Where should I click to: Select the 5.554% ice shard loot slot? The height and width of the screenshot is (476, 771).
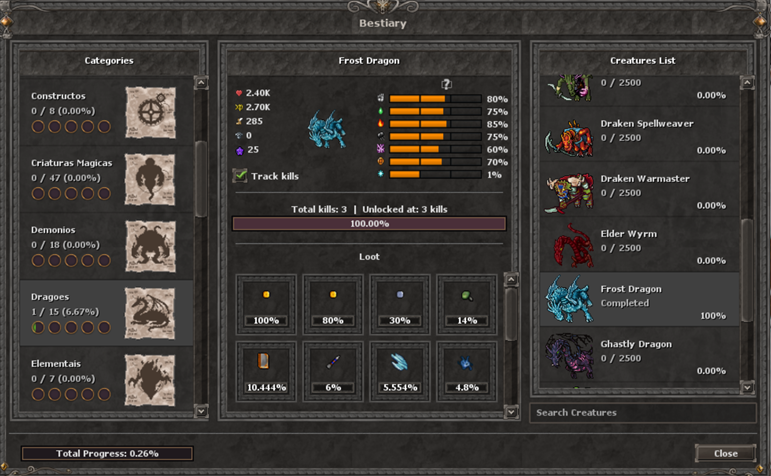point(400,368)
